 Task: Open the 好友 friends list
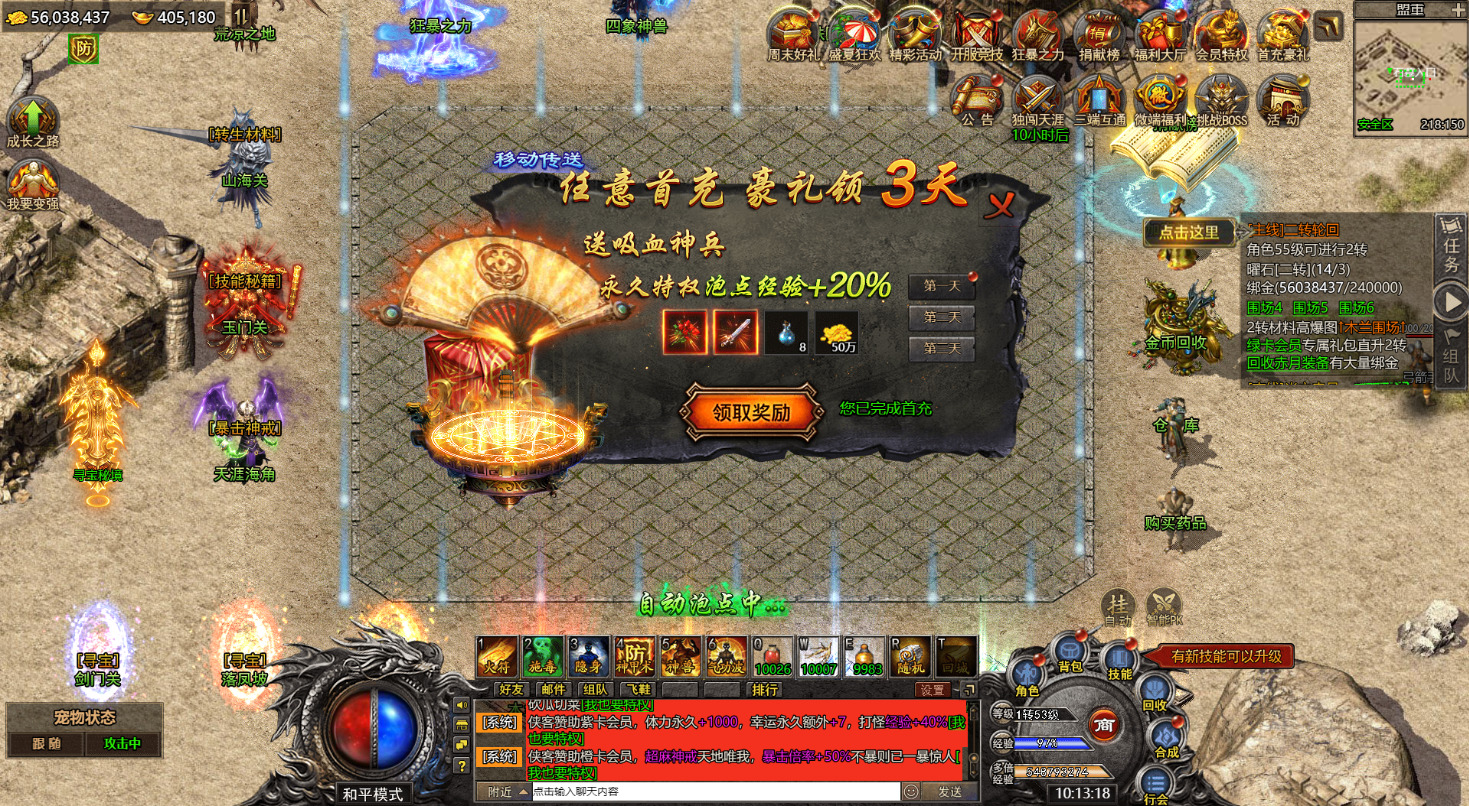point(511,689)
